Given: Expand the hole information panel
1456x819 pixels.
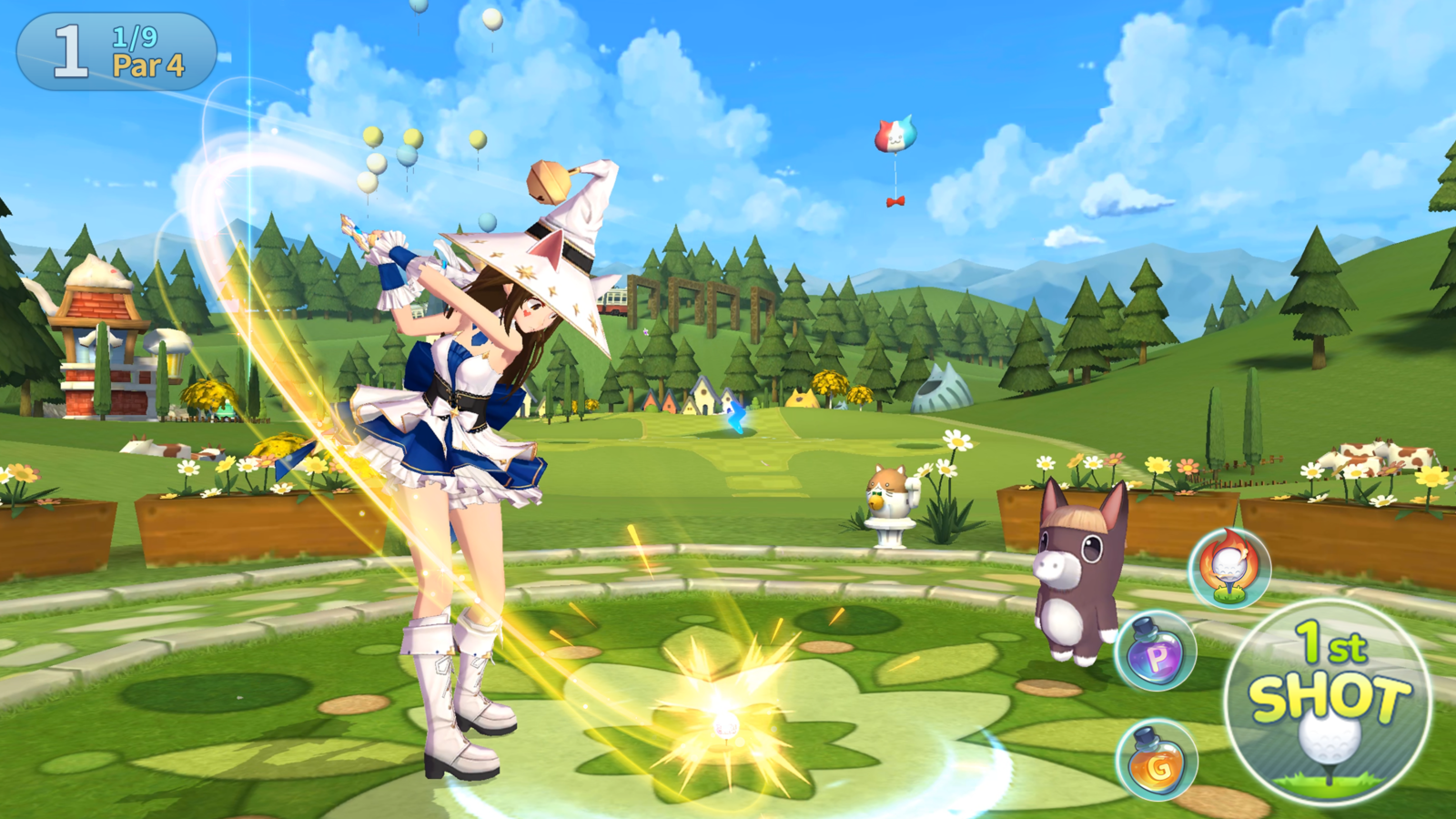Looking at the screenshot, I should pos(114,50).
